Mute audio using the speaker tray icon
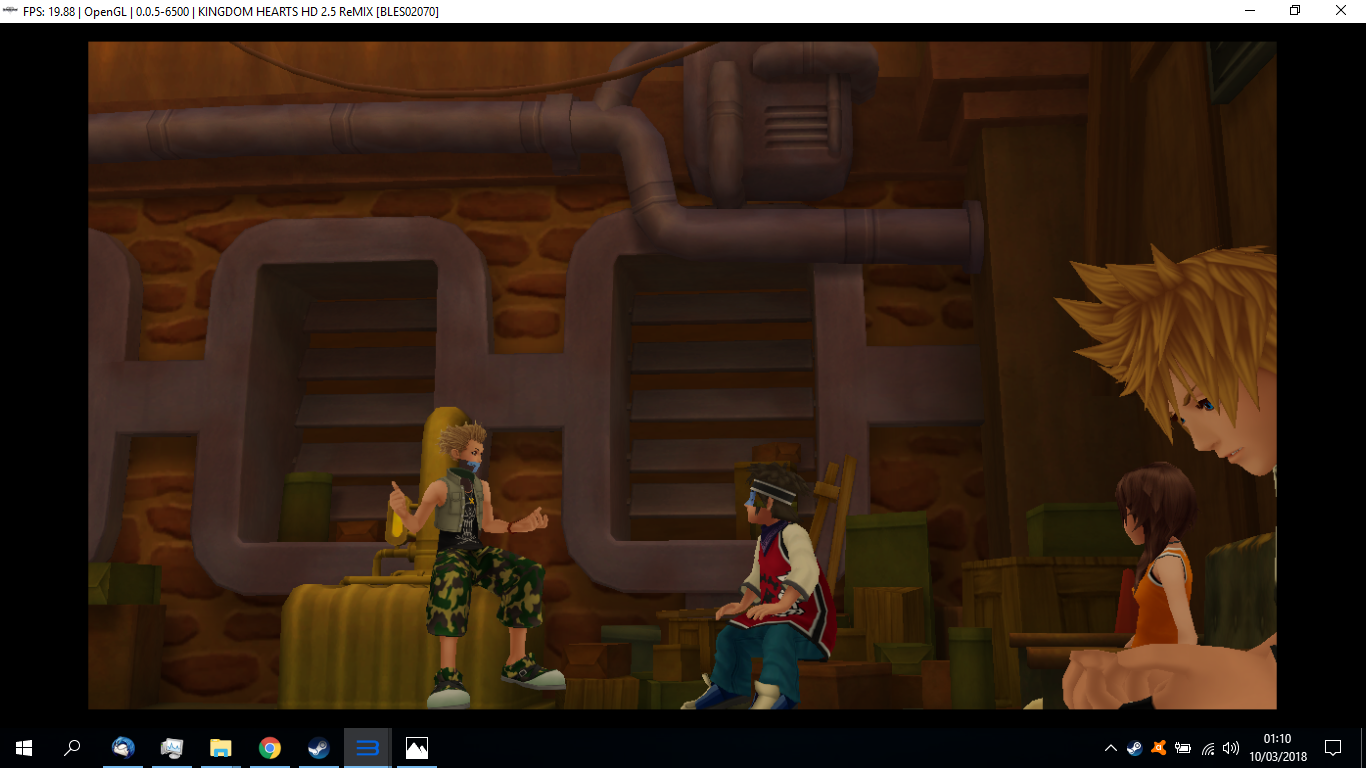1366x768 pixels. tap(1231, 747)
